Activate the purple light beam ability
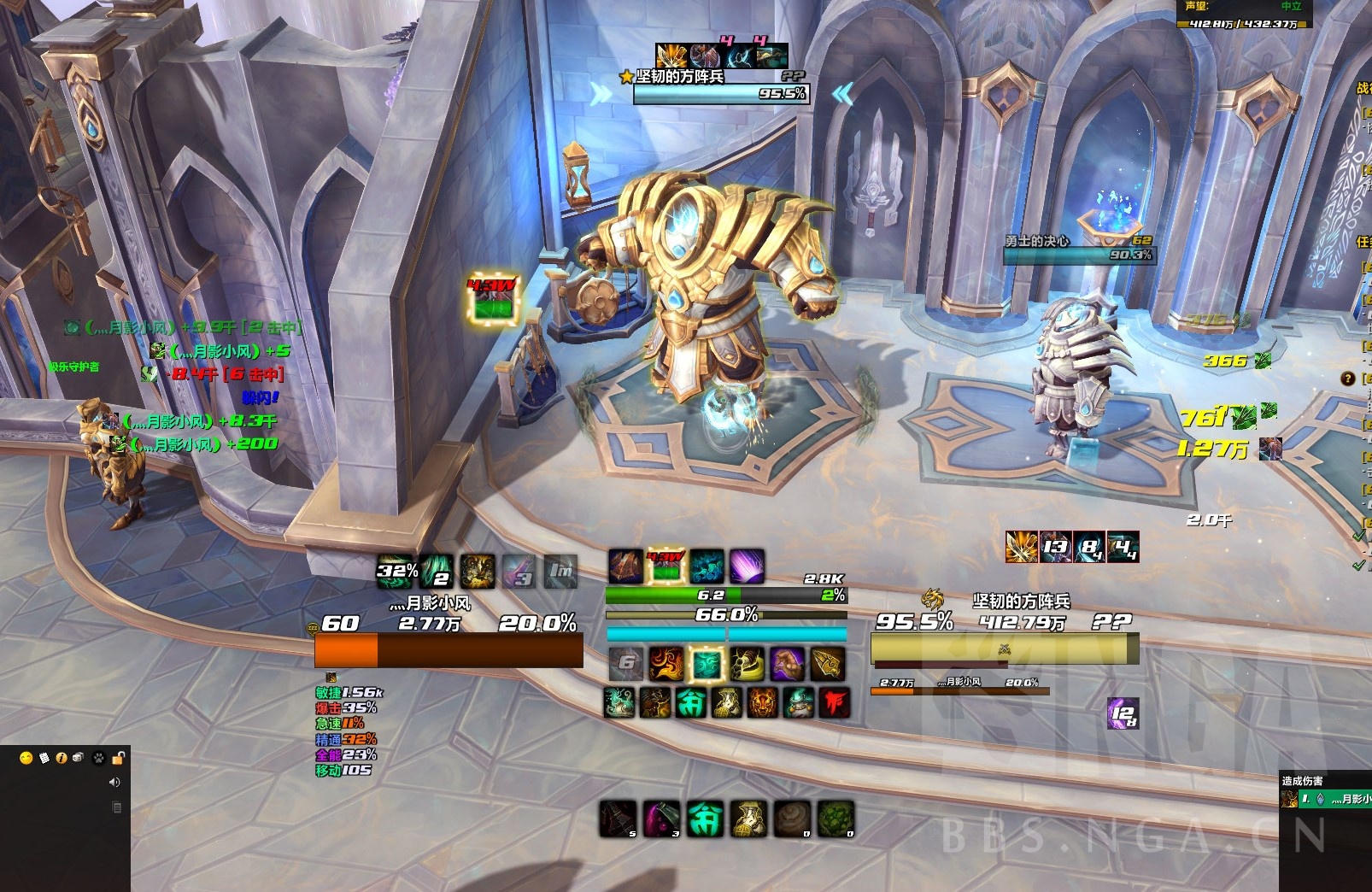This screenshot has width=1372, height=892. 747,566
